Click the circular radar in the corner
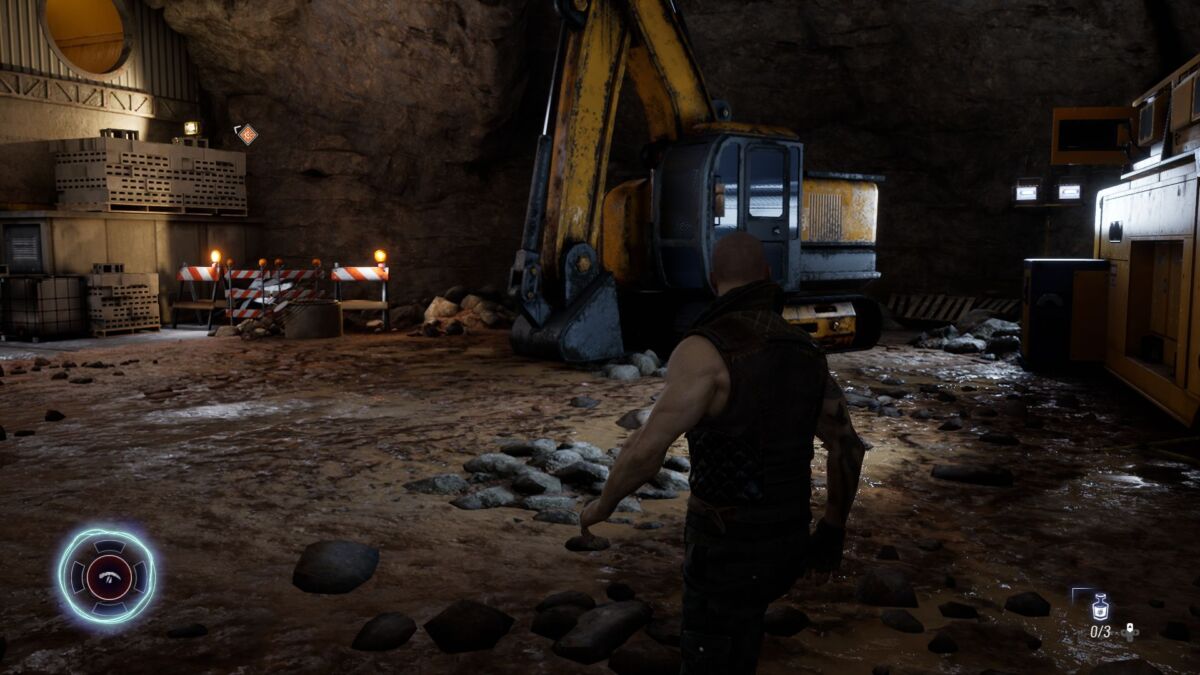This screenshot has width=1200, height=675. 106,575
